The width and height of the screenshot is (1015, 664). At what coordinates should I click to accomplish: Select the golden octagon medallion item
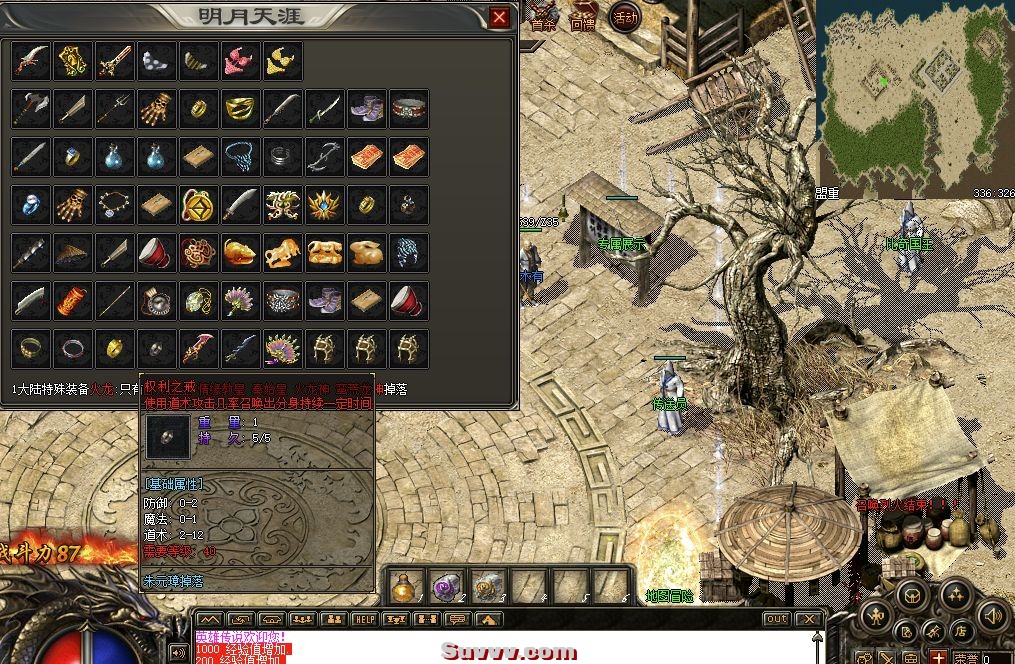pyautogui.click(x=199, y=204)
